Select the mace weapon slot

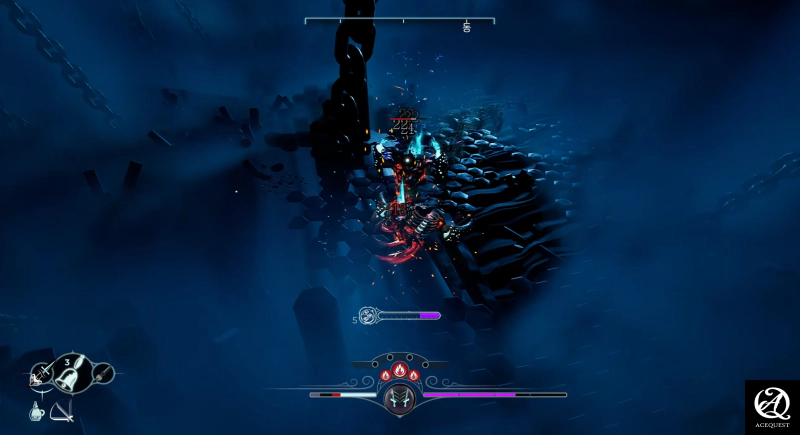click(x=101, y=374)
